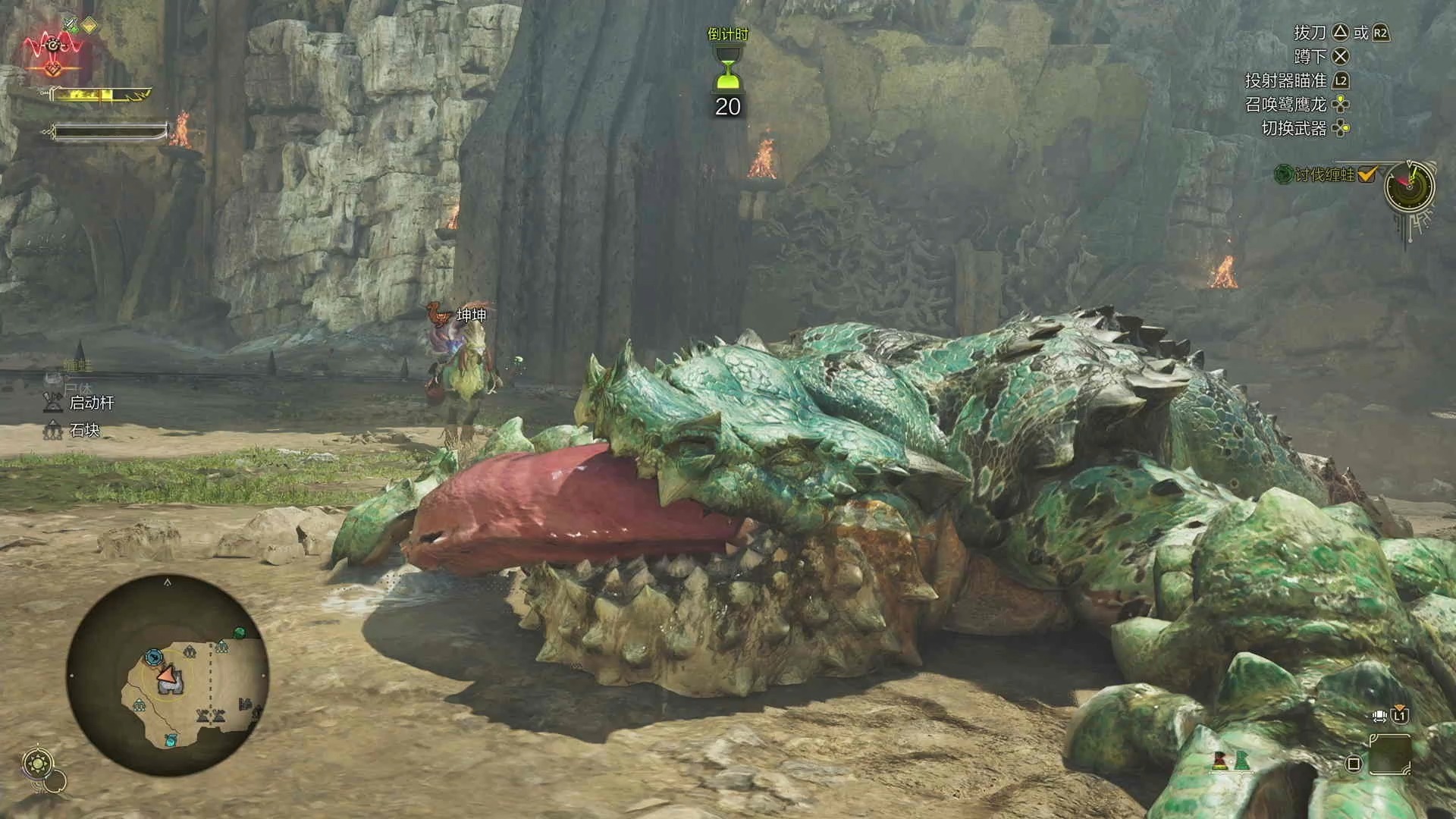Screen dimensions: 1456x819
Task: Select the blue wingdrake marker on the minimap
Action: 154,657
